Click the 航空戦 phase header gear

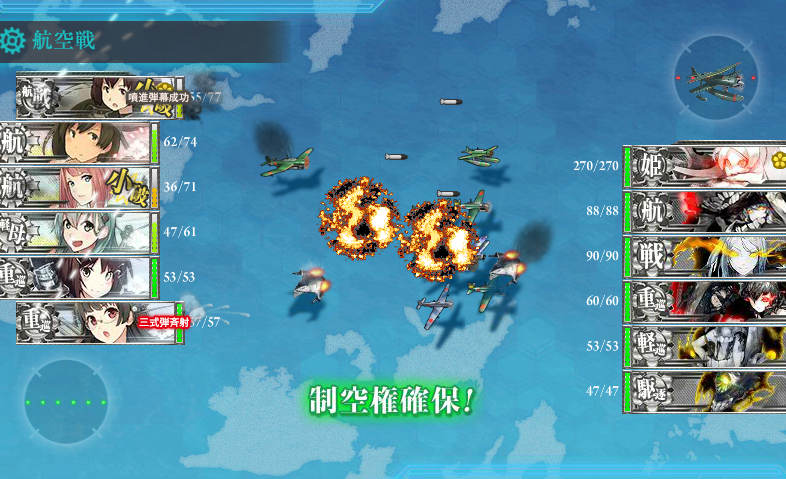pos(14,41)
